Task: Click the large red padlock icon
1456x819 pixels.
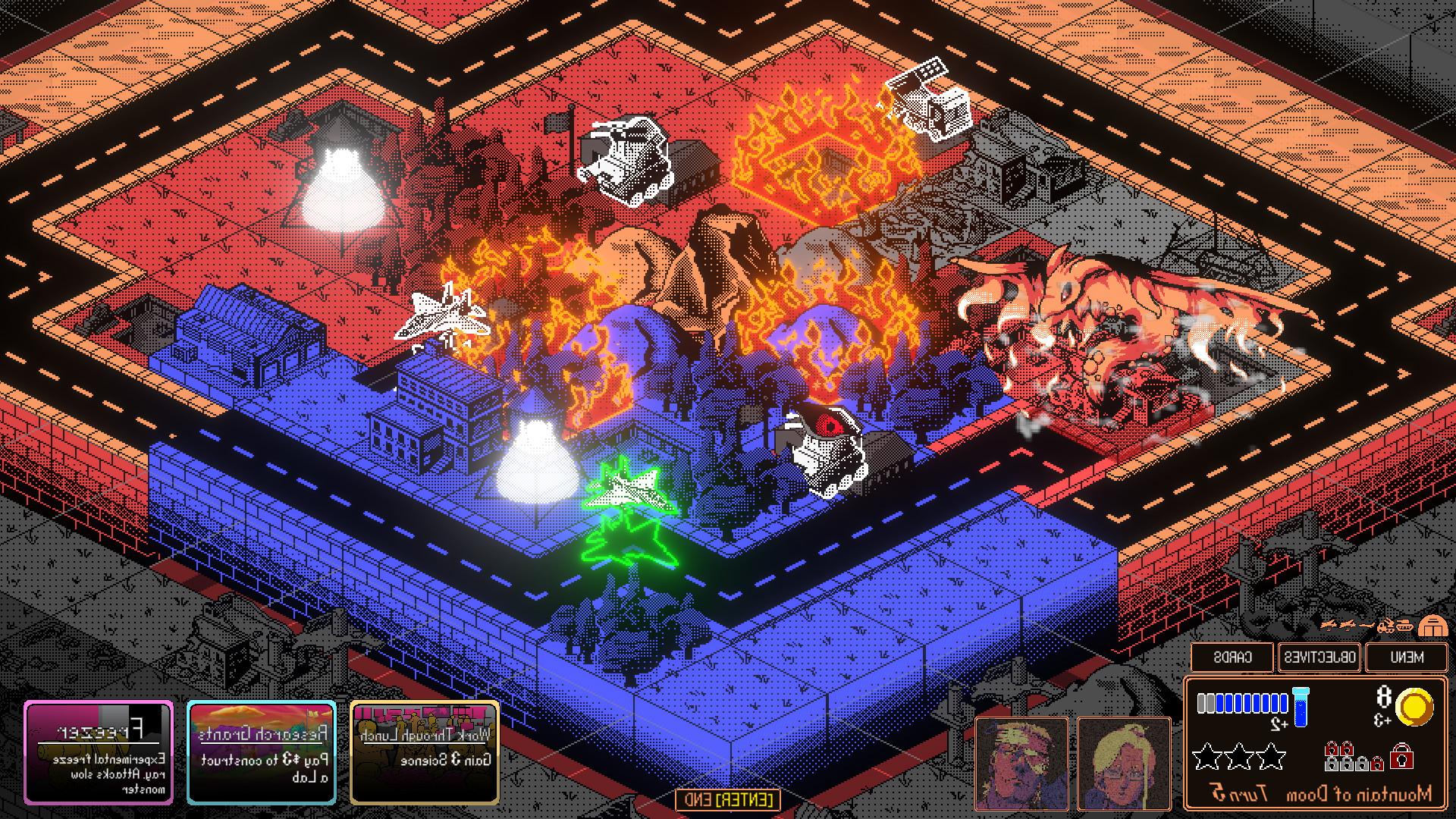Action: 1401,756
